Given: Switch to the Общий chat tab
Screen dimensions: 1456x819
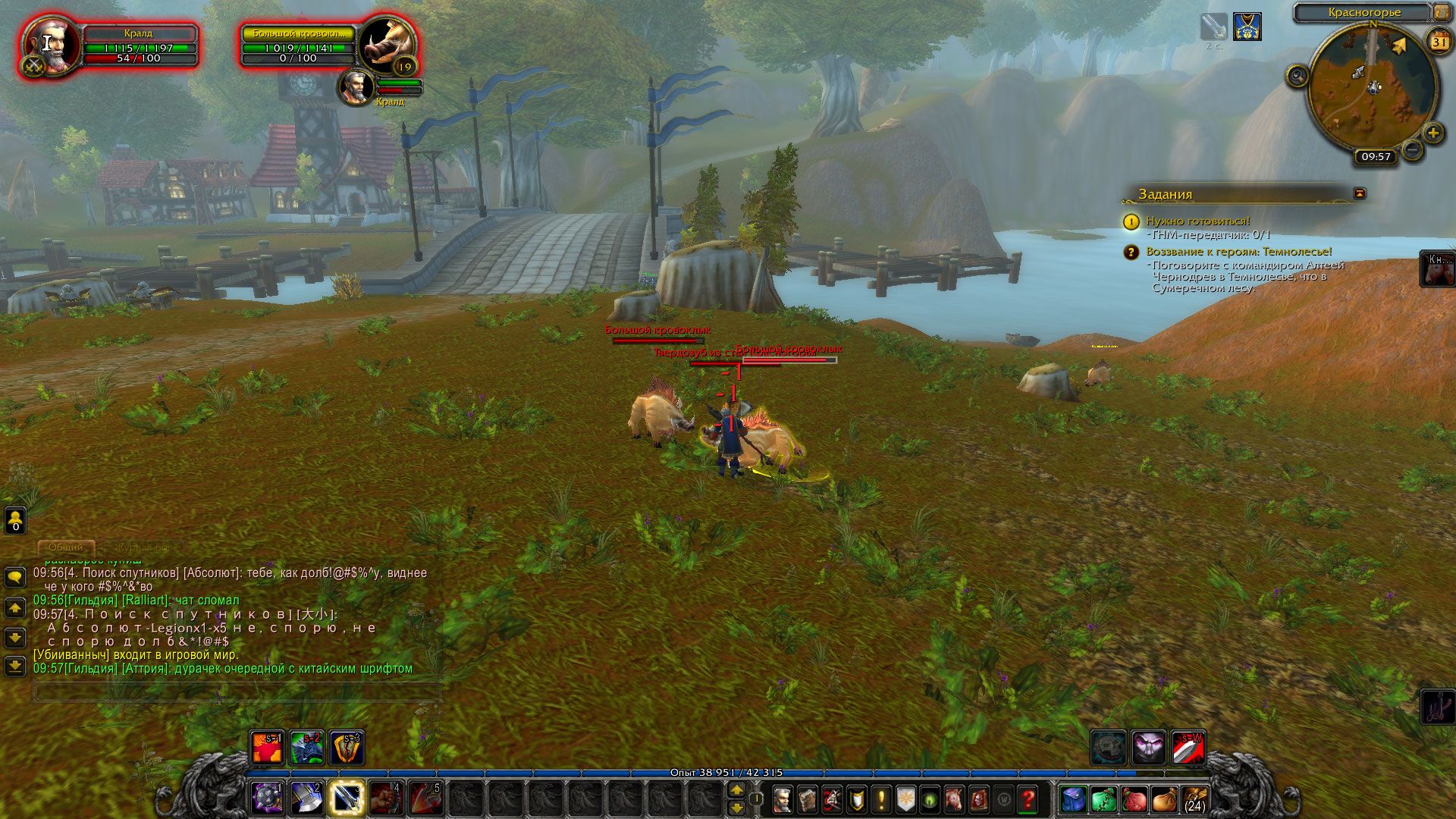Looking at the screenshot, I should (x=66, y=547).
